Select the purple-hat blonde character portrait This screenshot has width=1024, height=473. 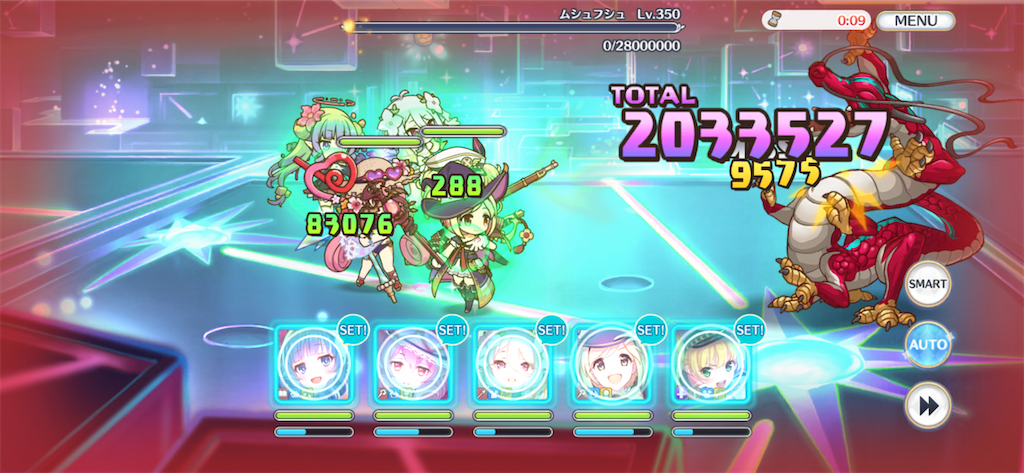[x=612, y=365]
